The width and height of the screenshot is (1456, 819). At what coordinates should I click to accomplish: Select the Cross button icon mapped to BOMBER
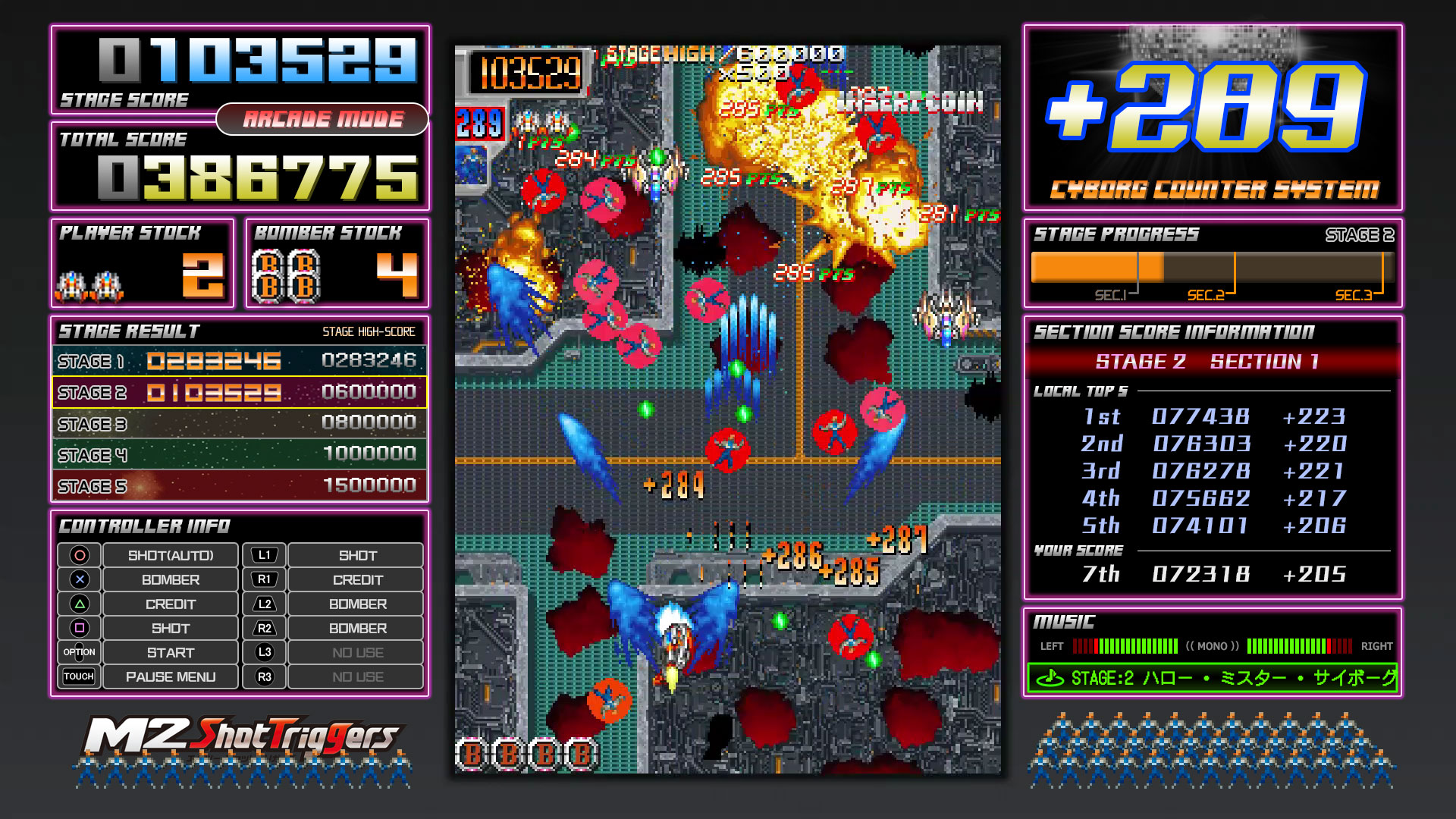pyautogui.click(x=80, y=579)
